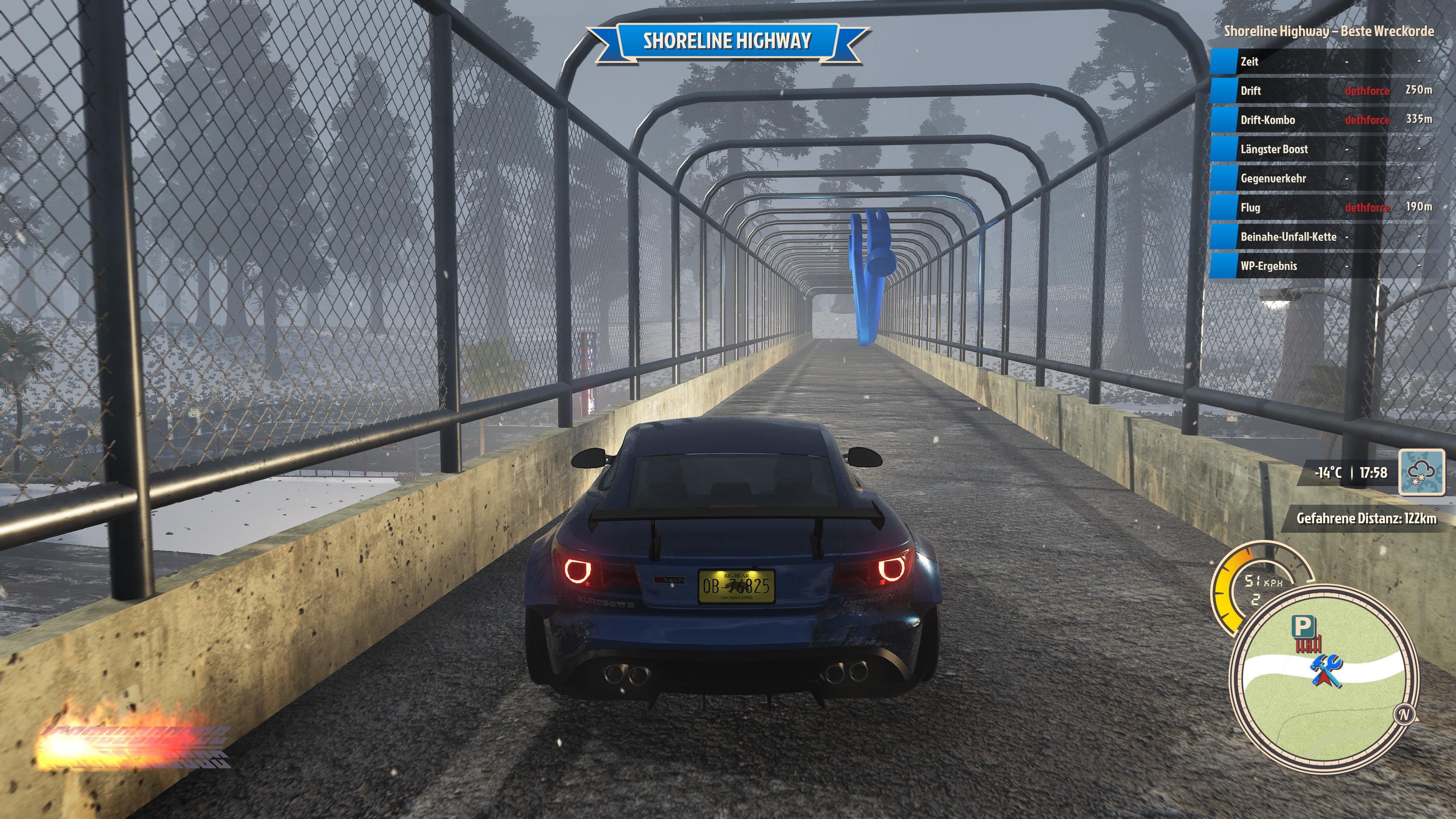Pick the Längster Boost record row
Viewport: 1456px width, 819px height.
[1323, 149]
